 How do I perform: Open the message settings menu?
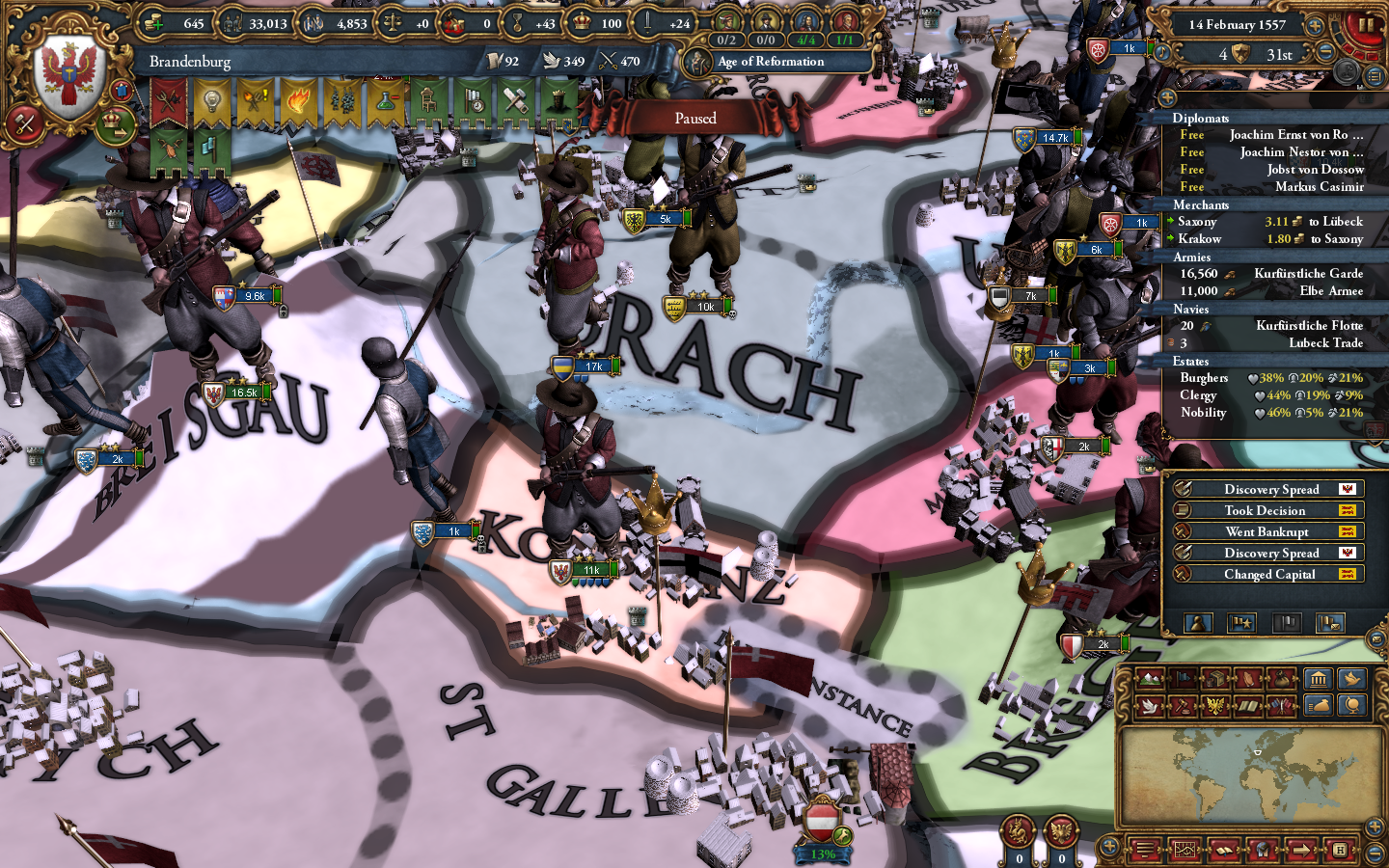tap(1376, 639)
